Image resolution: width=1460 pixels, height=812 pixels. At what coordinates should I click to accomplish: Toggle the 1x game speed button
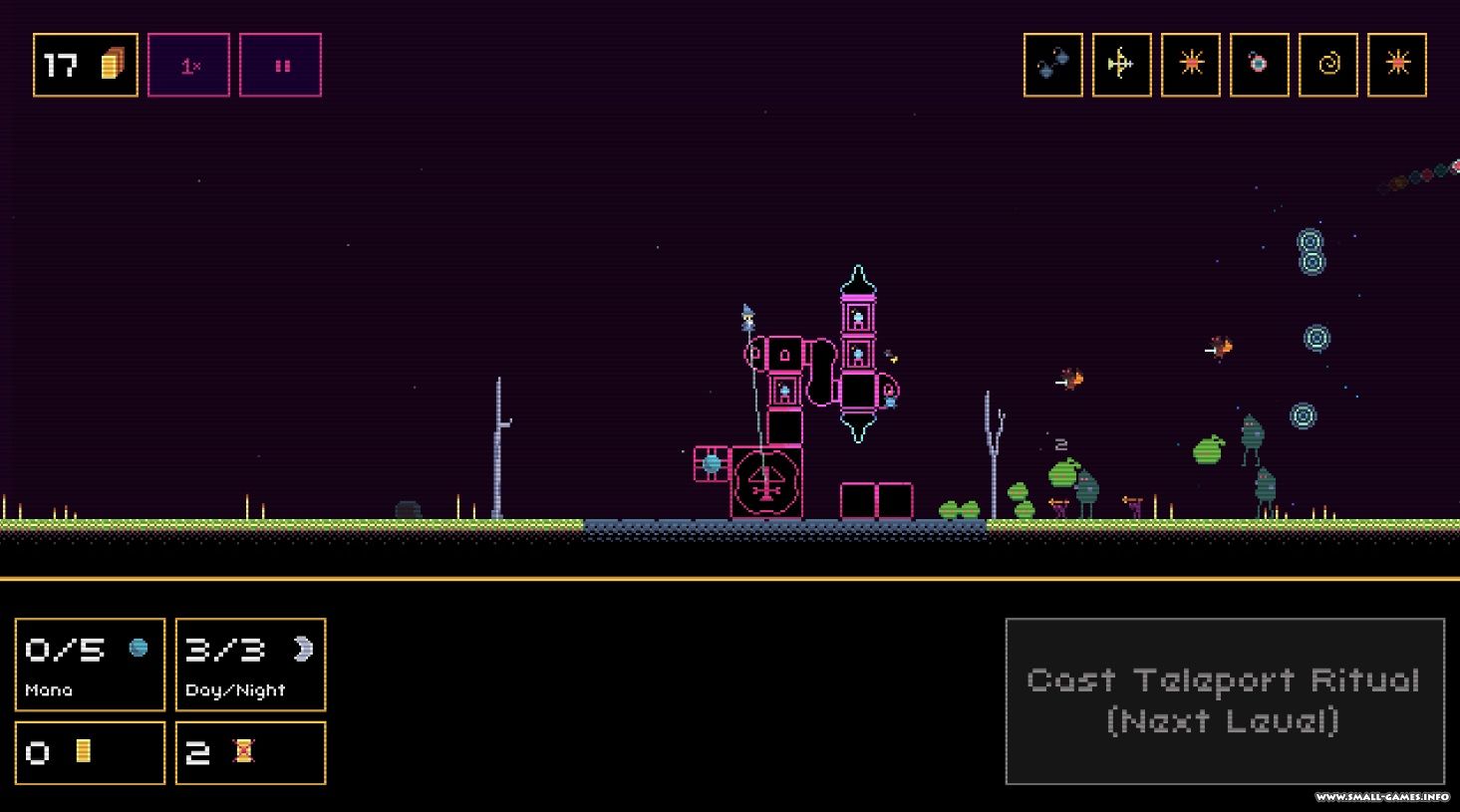pyautogui.click(x=188, y=65)
